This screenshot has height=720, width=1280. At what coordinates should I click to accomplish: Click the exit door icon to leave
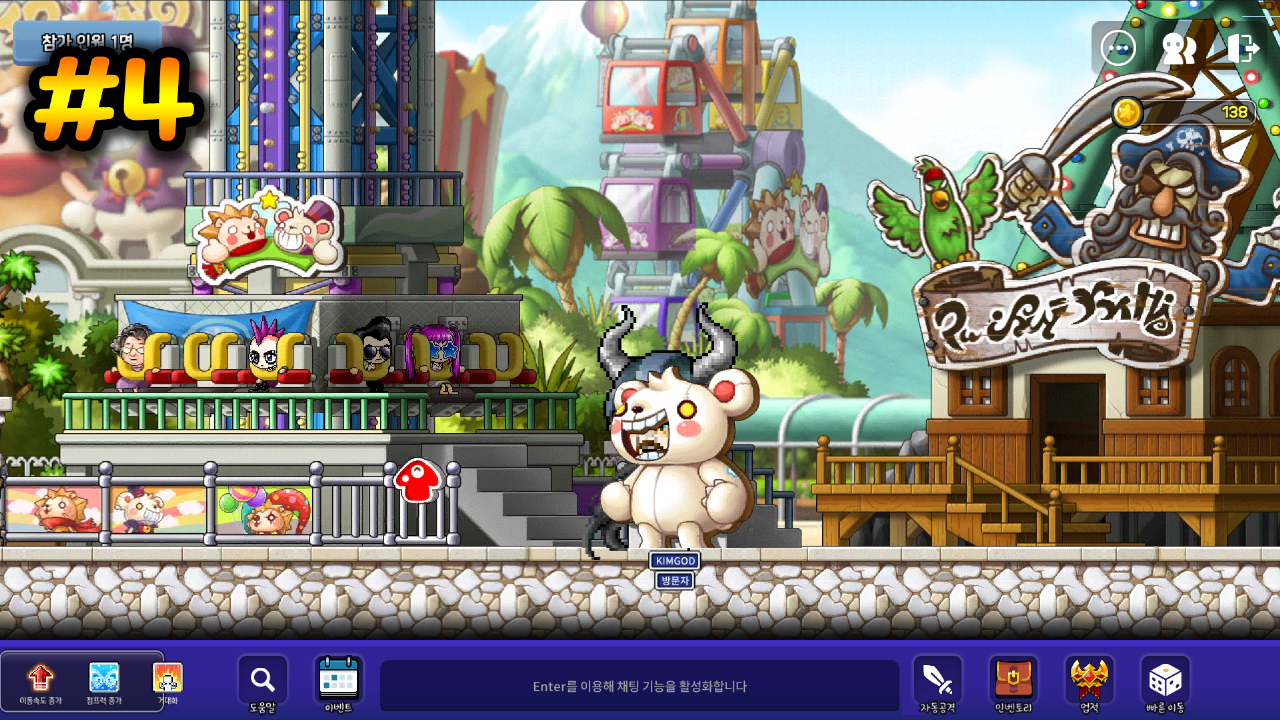click(x=1243, y=48)
